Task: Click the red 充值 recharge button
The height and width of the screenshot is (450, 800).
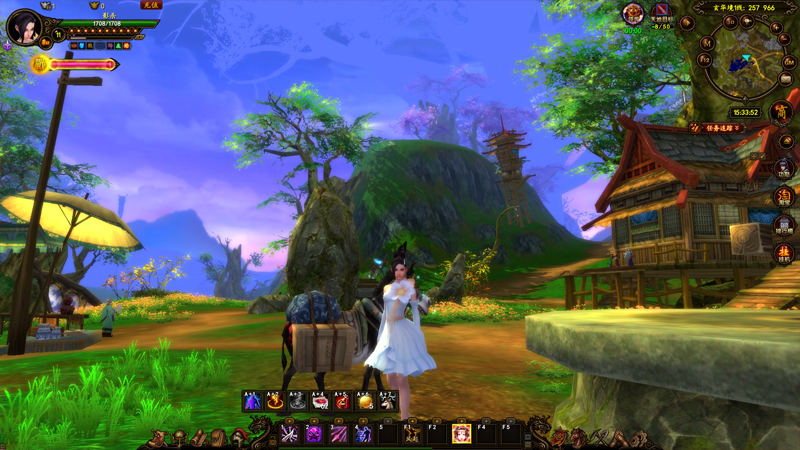Action: [x=150, y=5]
